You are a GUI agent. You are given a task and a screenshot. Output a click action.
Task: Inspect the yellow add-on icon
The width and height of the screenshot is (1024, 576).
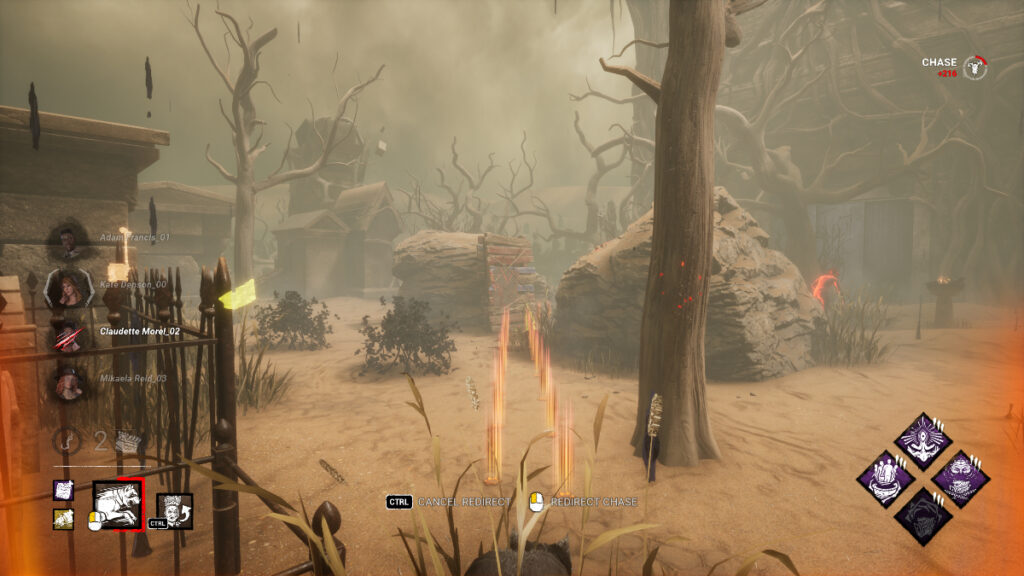click(63, 518)
